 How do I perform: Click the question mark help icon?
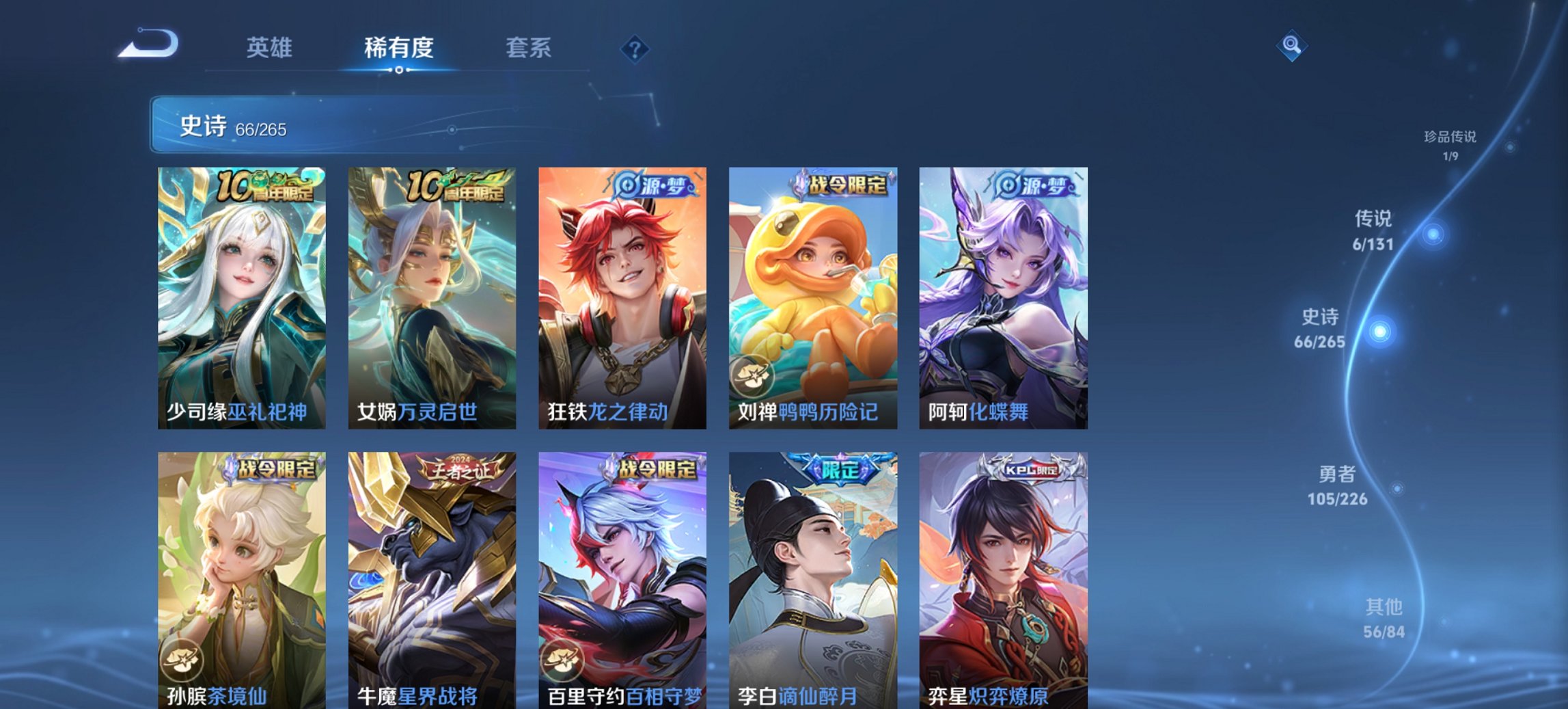(635, 48)
